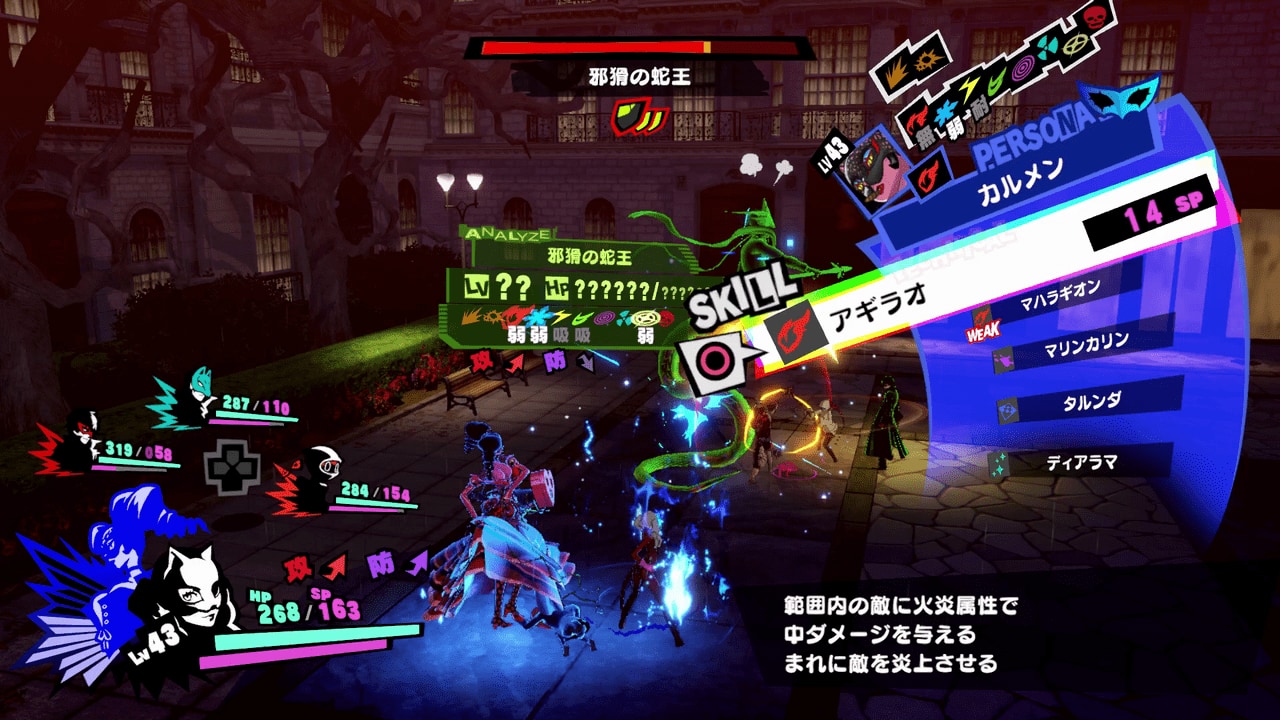1280x720 pixels.
Task: Click the nuclear affinity icon in top-right row
Action: click(1045, 47)
